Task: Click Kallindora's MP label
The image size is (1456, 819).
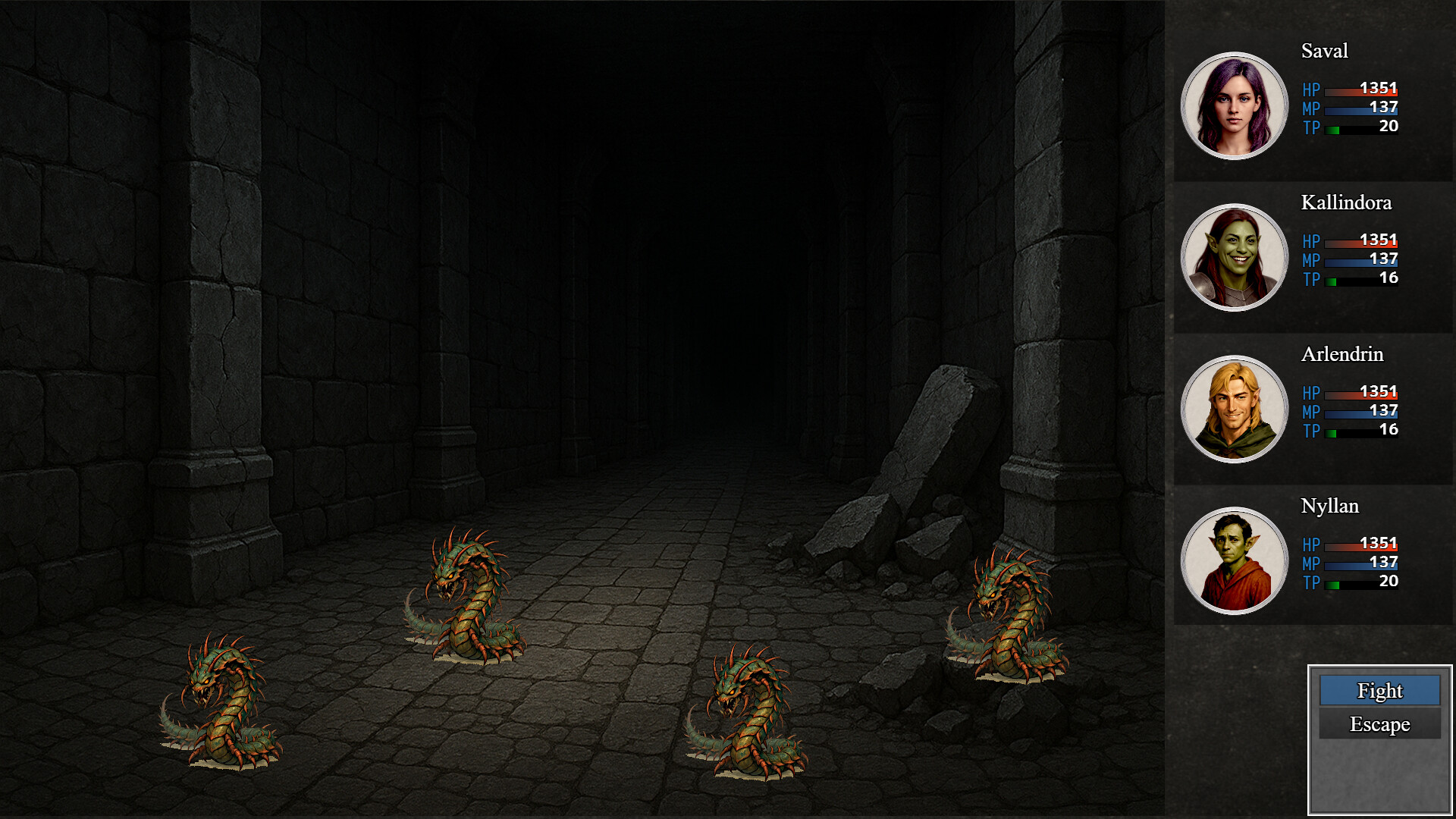Action: [1311, 260]
